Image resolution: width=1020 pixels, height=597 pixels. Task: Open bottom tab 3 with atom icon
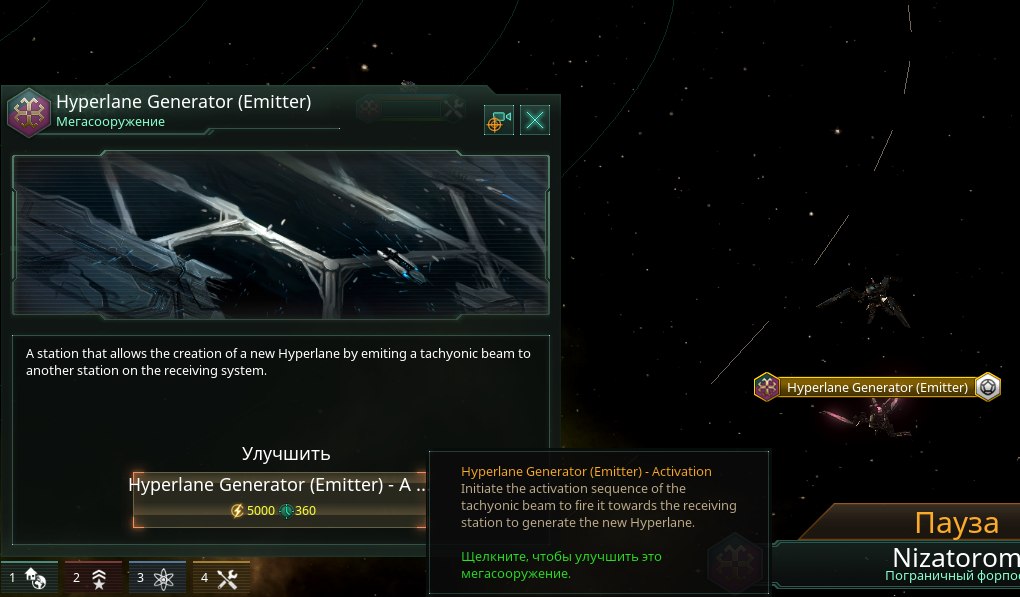click(154, 577)
